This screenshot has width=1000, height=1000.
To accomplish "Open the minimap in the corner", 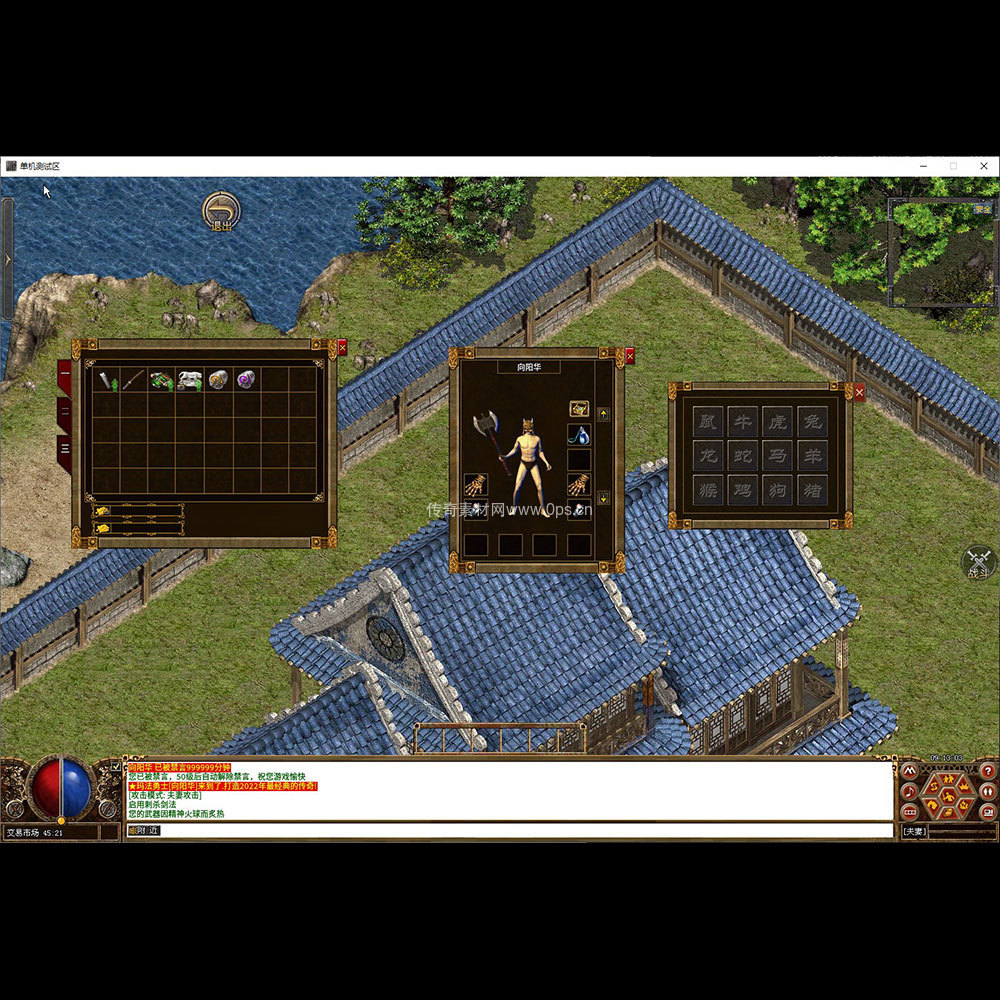I will pyautogui.click(x=942, y=250).
